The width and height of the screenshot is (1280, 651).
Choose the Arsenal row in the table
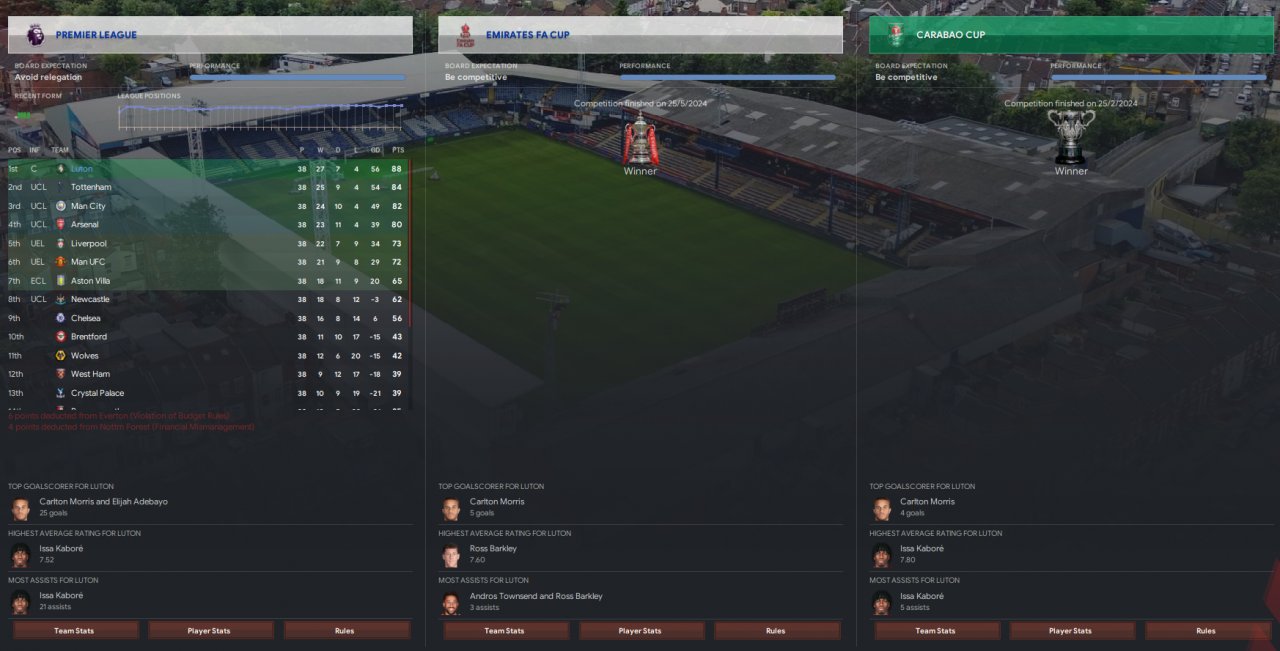coord(85,225)
